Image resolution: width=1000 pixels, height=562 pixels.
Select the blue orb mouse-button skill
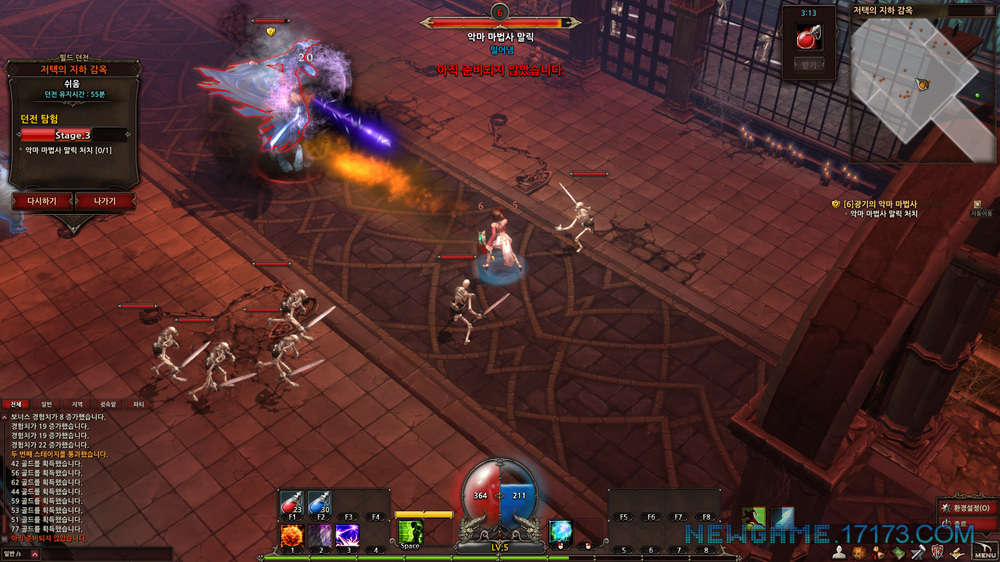(561, 532)
